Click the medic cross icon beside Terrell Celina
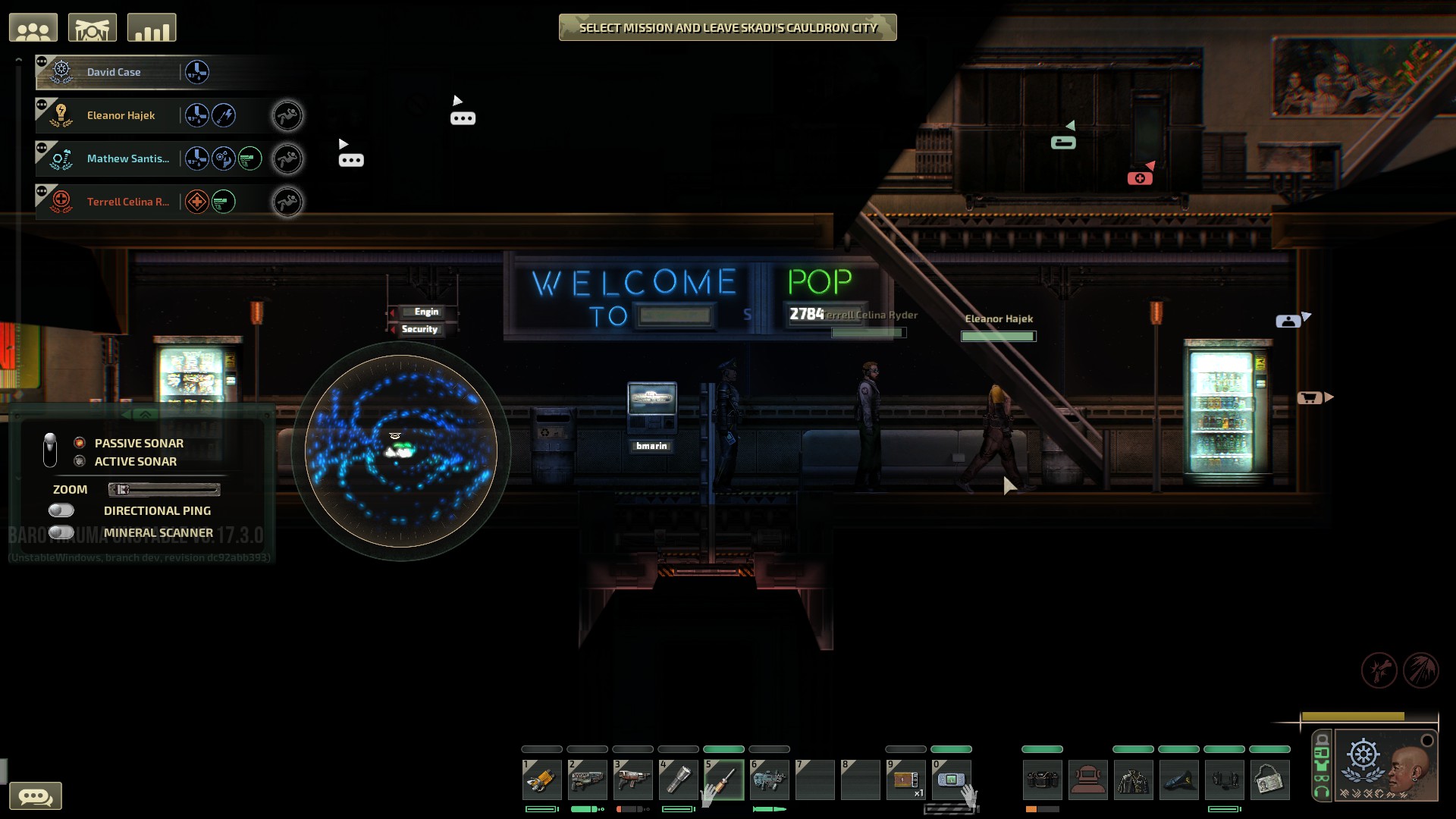 (x=196, y=201)
